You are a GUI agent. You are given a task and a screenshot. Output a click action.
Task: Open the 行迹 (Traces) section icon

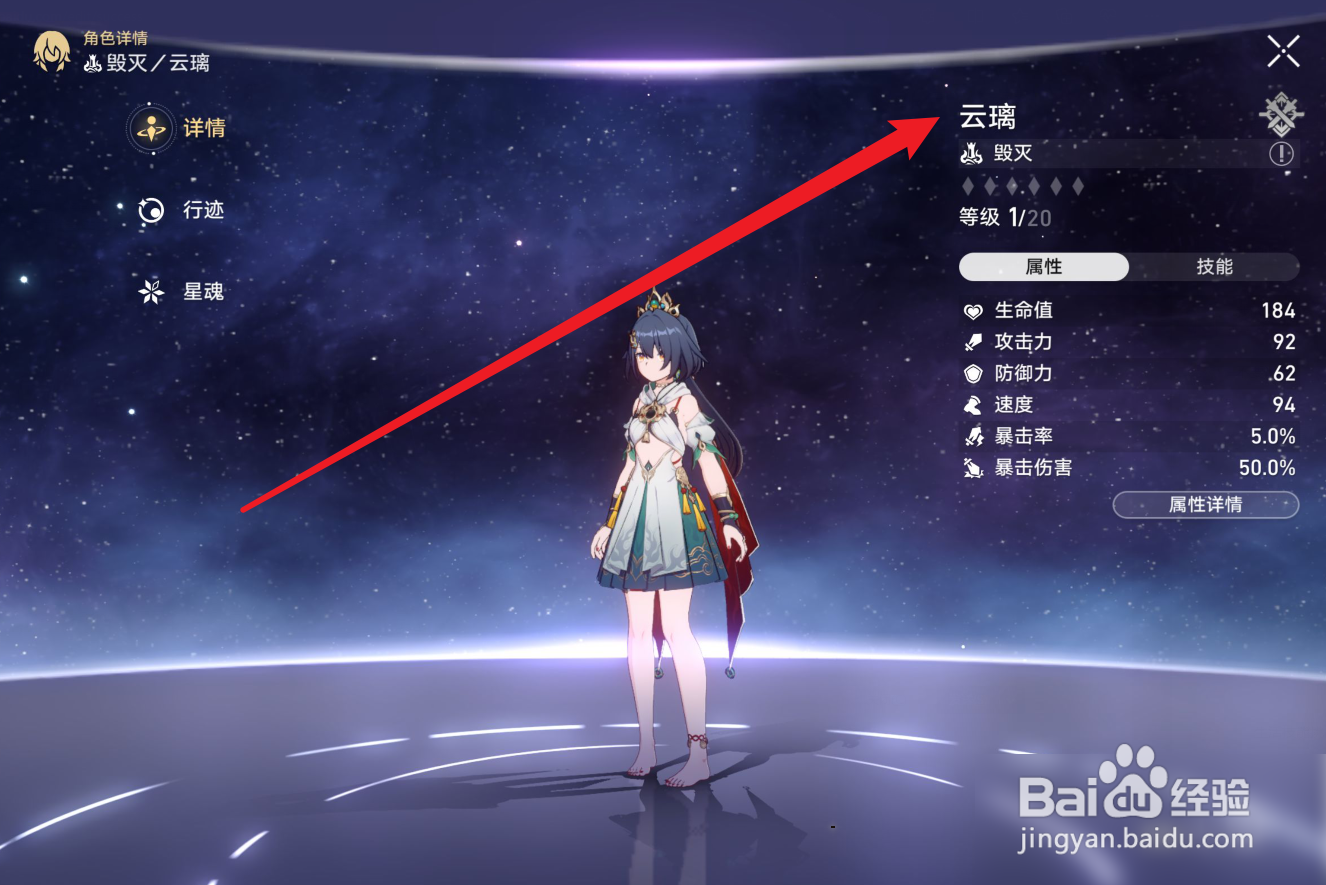148,211
